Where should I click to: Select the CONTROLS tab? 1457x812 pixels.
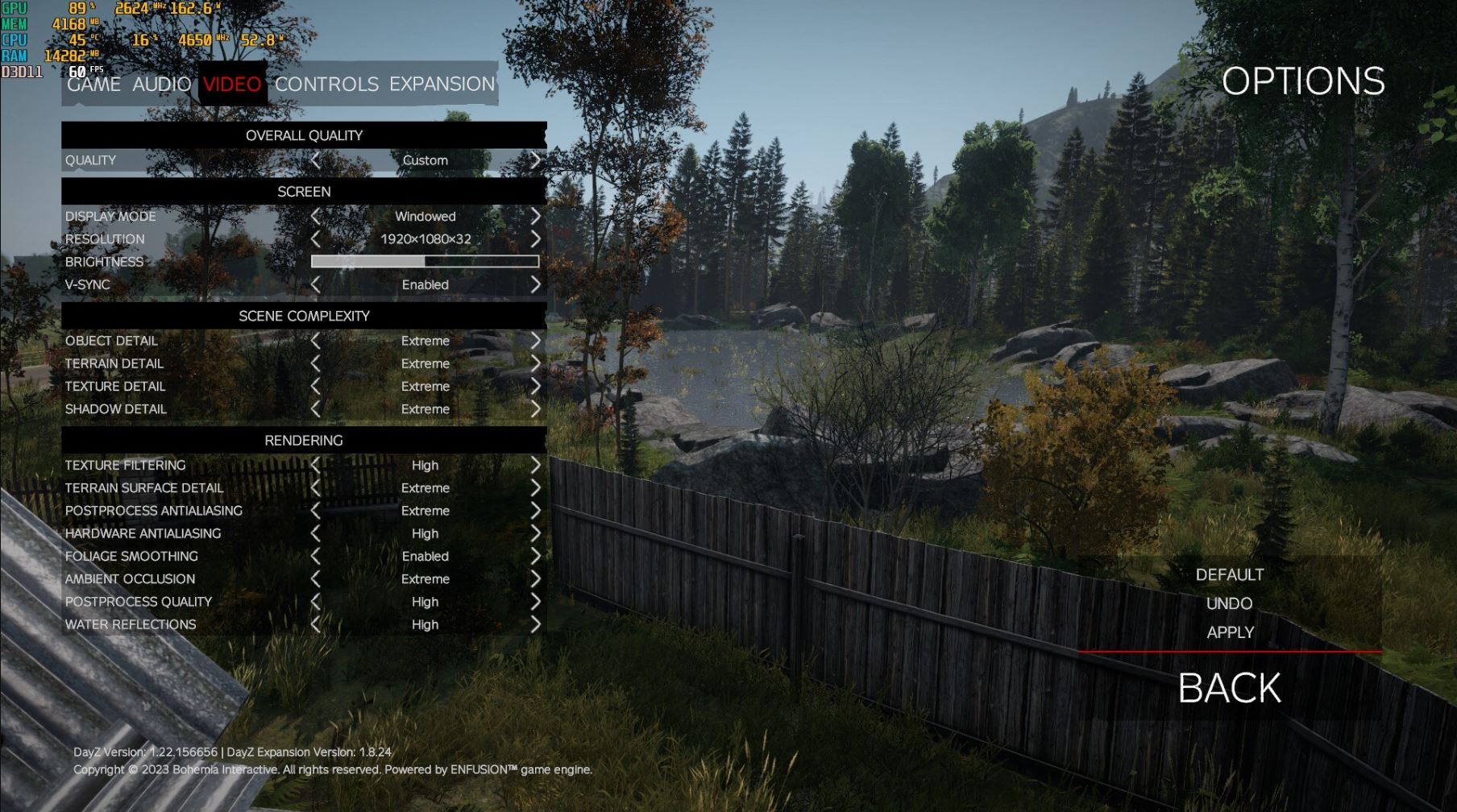(326, 84)
